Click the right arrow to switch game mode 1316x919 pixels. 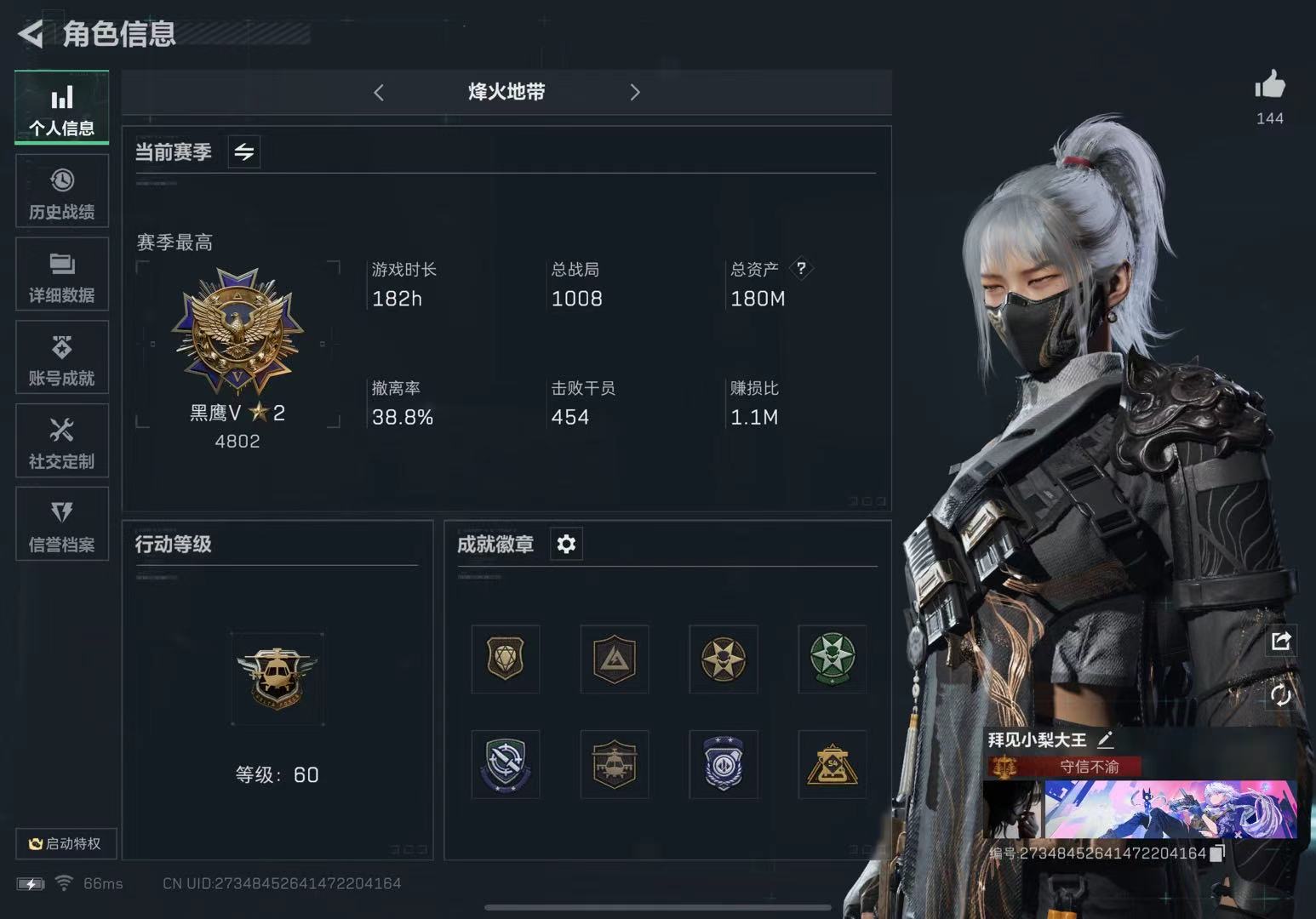click(x=634, y=92)
